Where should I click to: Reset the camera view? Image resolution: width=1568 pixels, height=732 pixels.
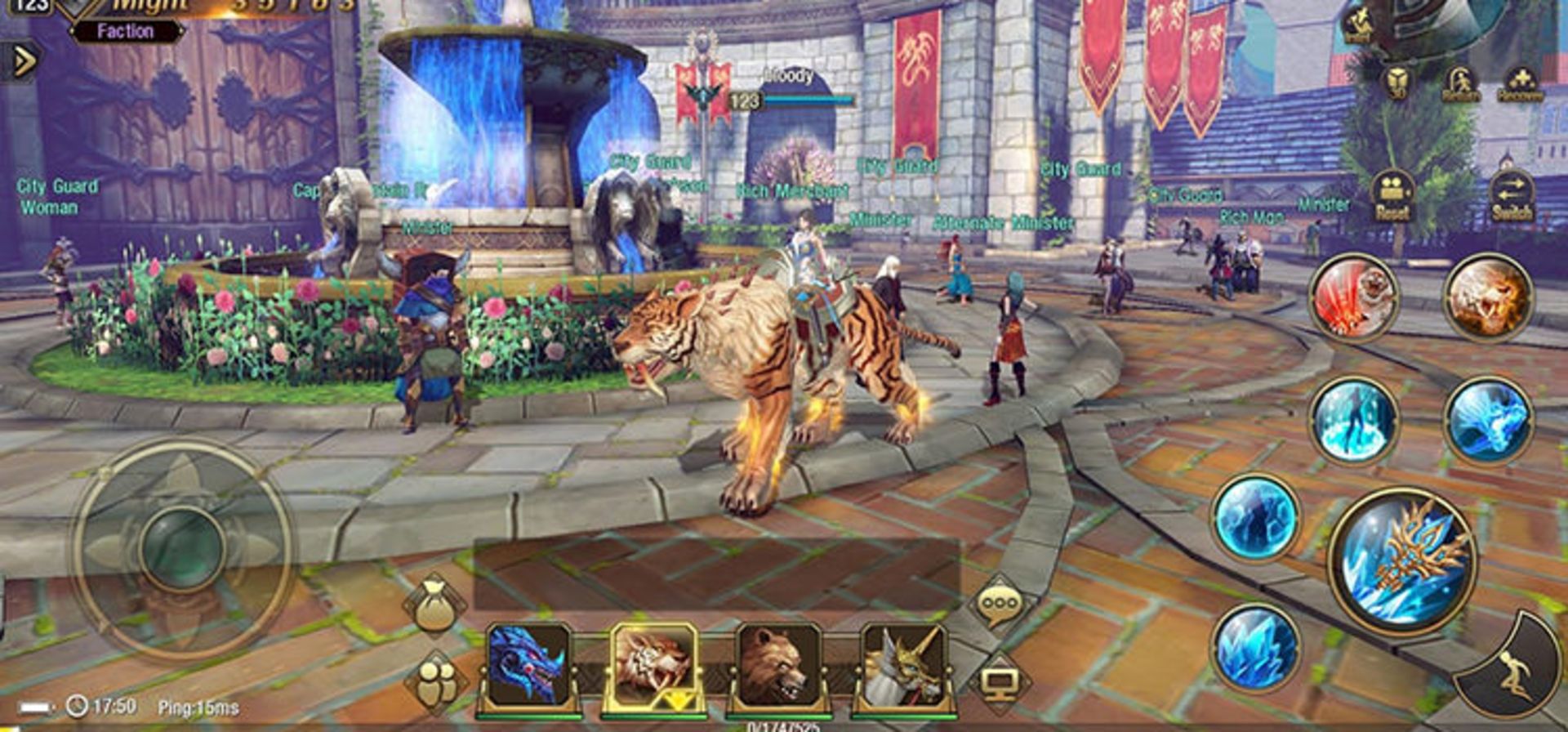[x=1392, y=197]
